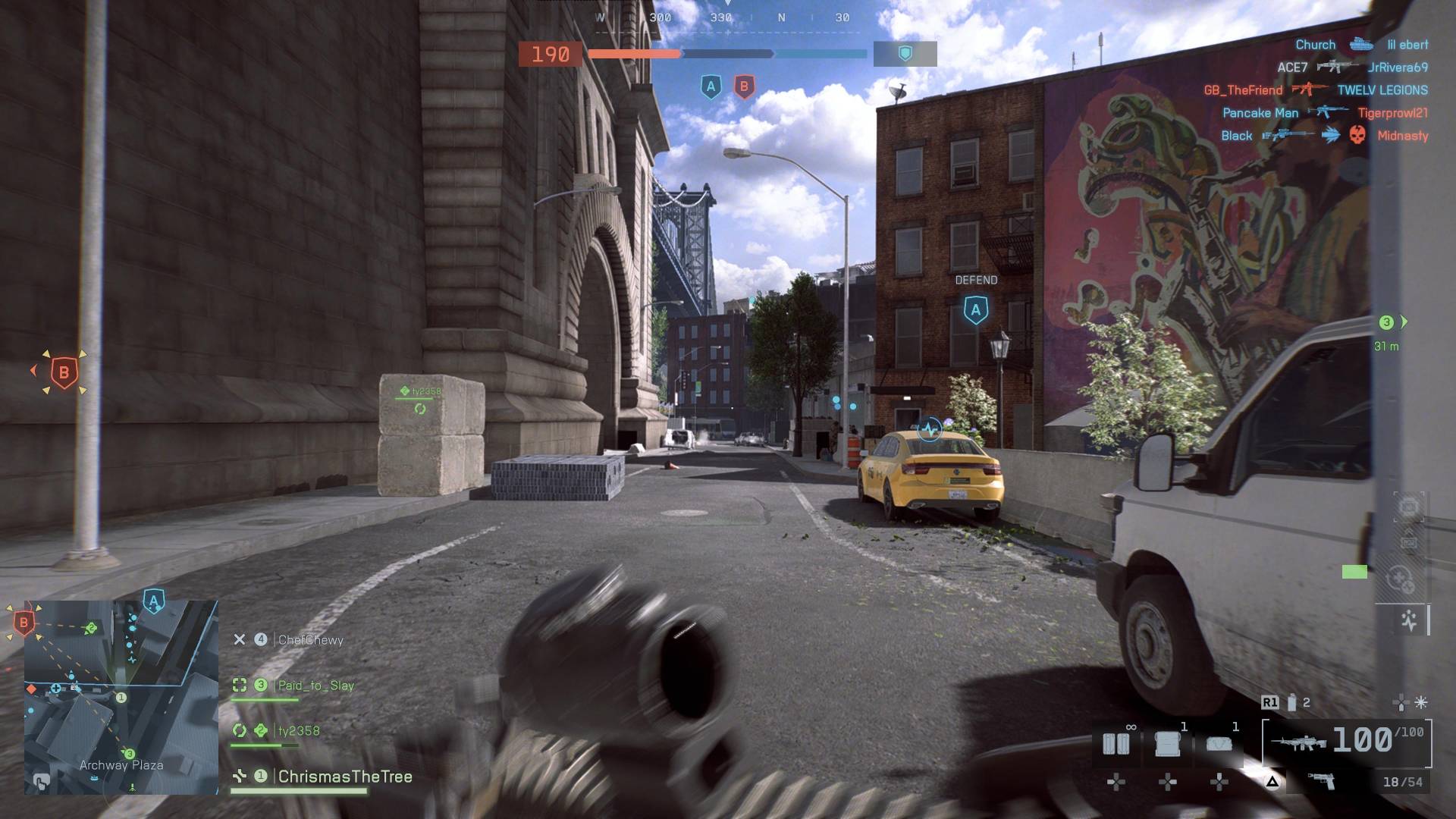Select the grenade icon beside R1
Viewport: 1456px width, 819px height.
pyautogui.click(x=1292, y=703)
